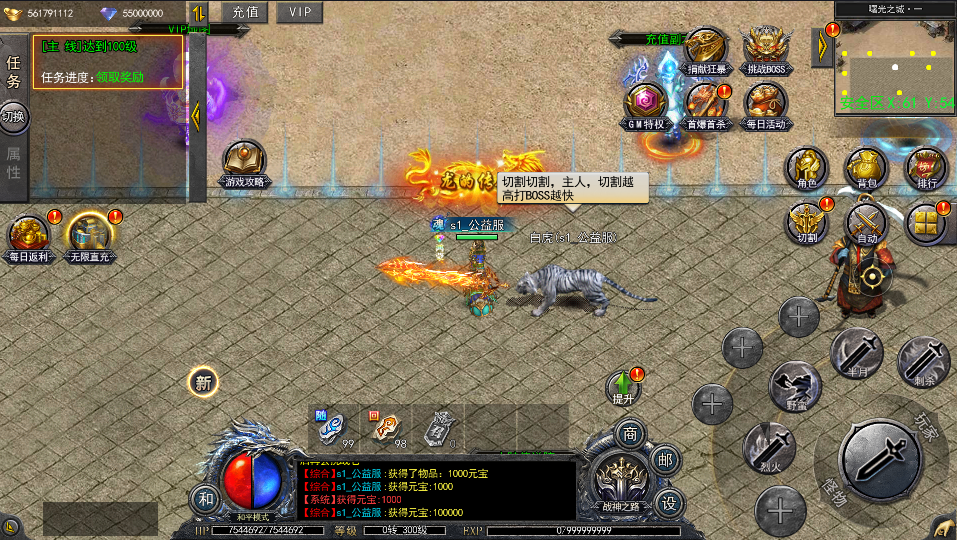Open the 无限直充 unlimited recharge icon

88,238
